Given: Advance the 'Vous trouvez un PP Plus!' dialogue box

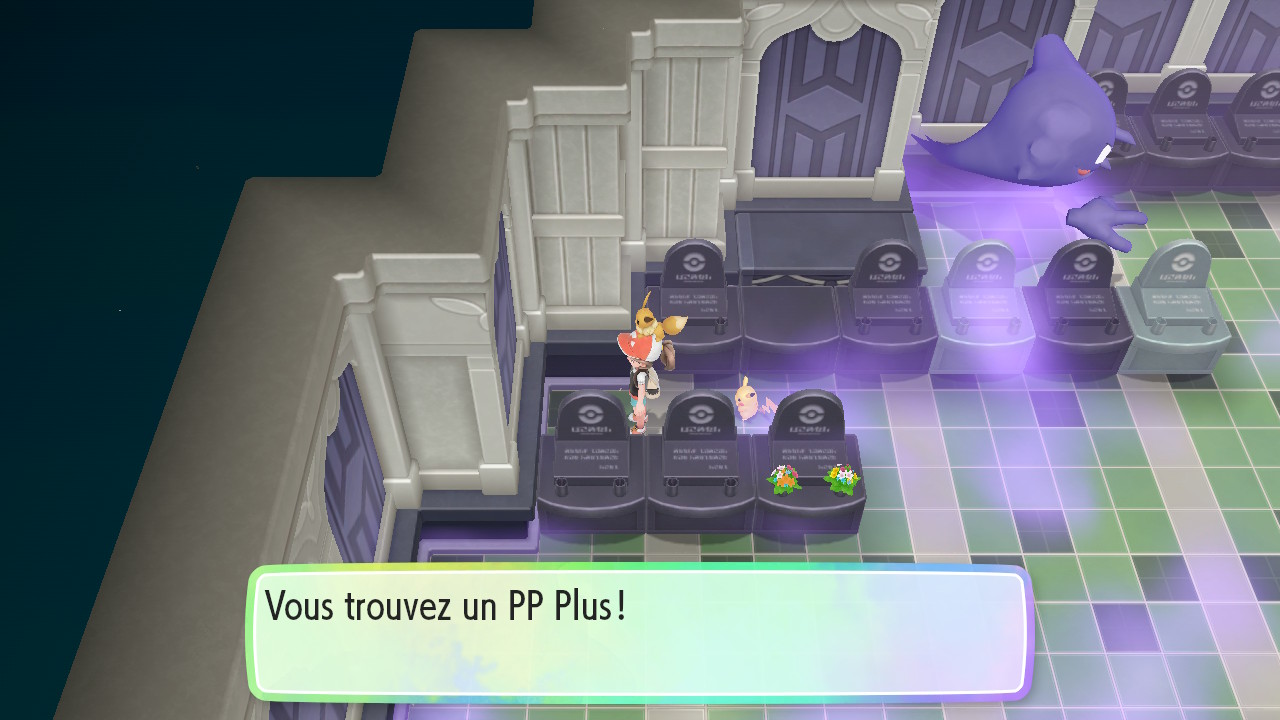Looking at the screenshot, I should click(639, 632).
